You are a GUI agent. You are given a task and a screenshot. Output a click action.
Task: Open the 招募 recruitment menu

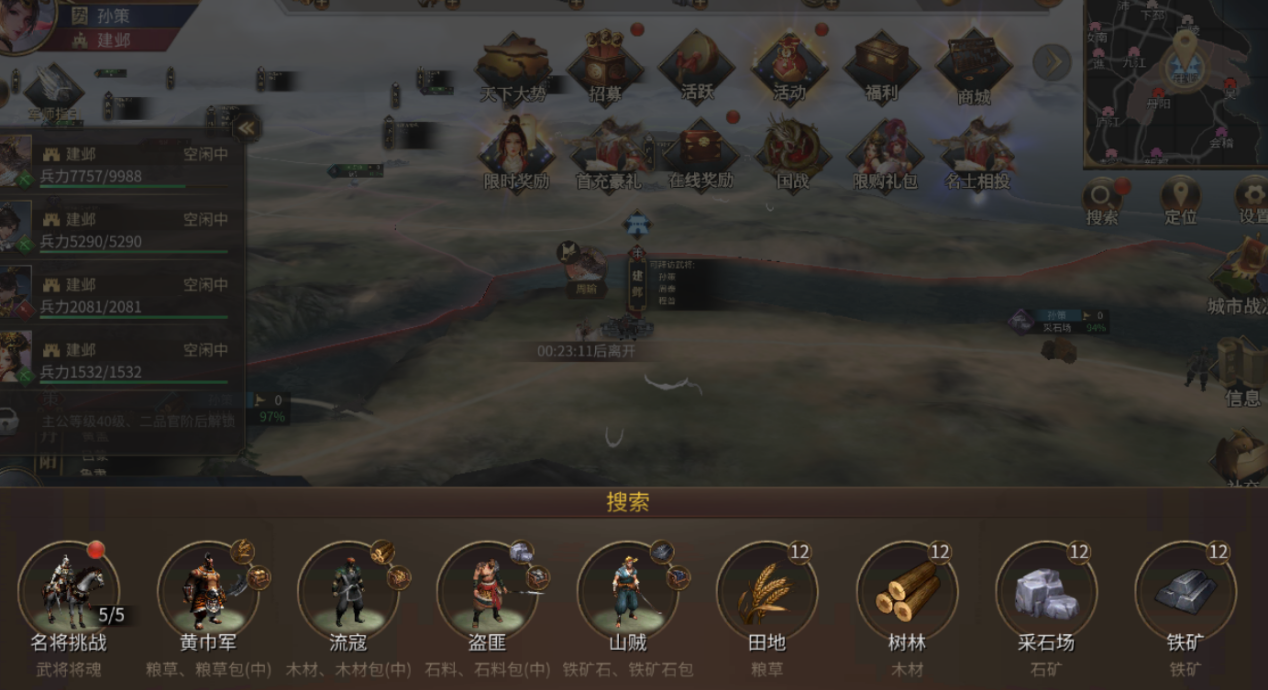[x=605, y=67]
